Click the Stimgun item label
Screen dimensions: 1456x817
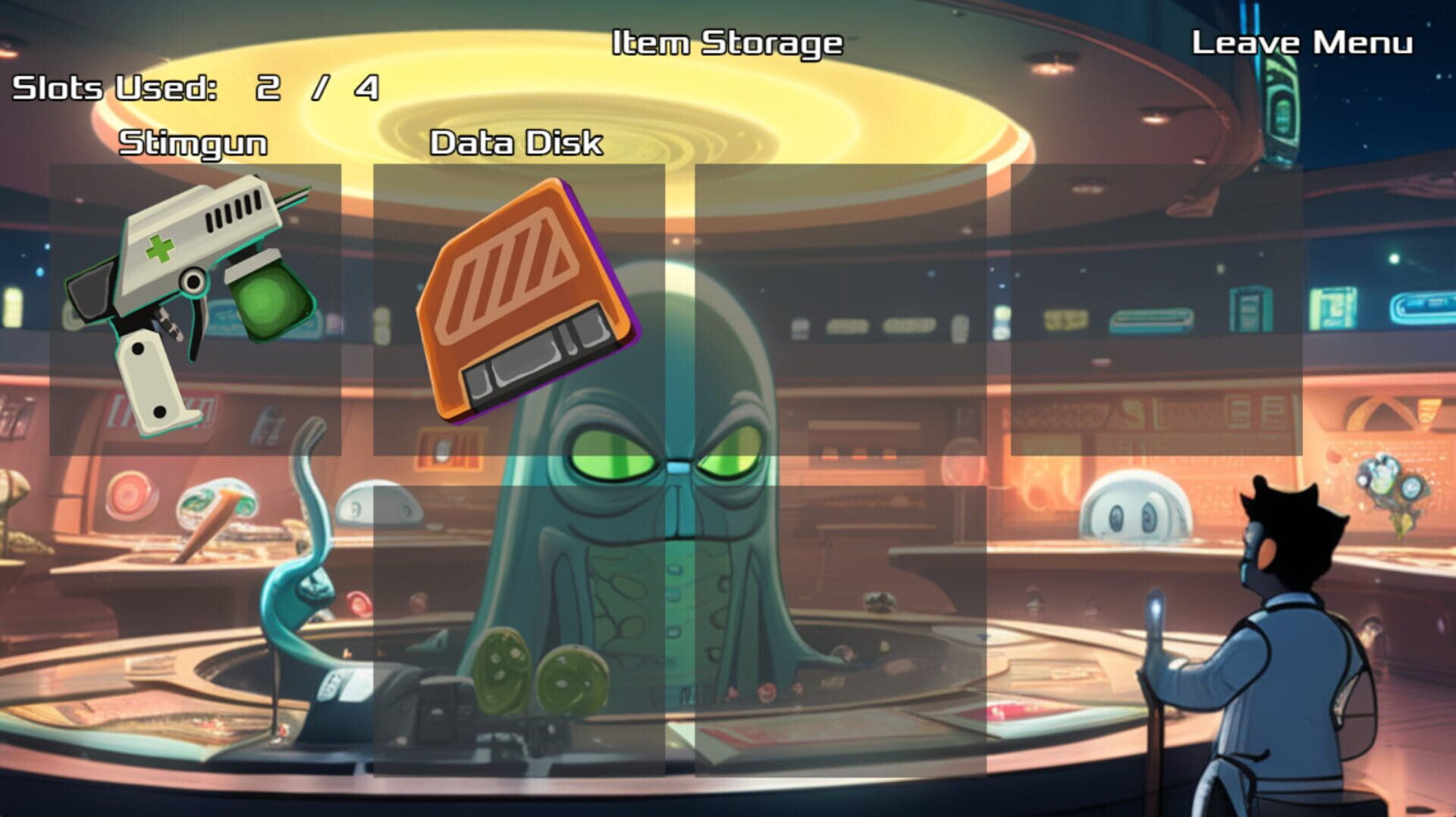[x=193, y=142]
